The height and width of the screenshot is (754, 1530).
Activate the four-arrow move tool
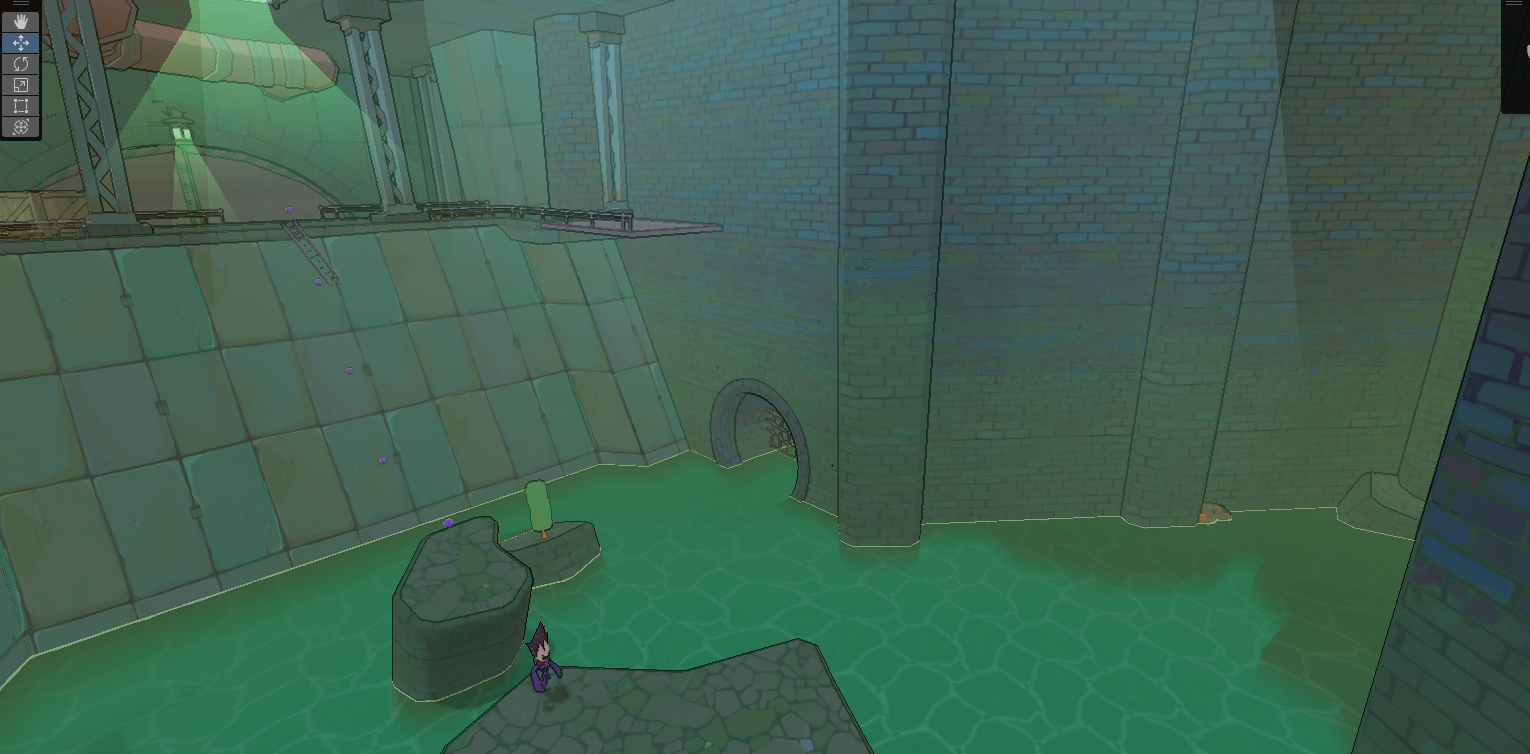[x=20, y=42]
